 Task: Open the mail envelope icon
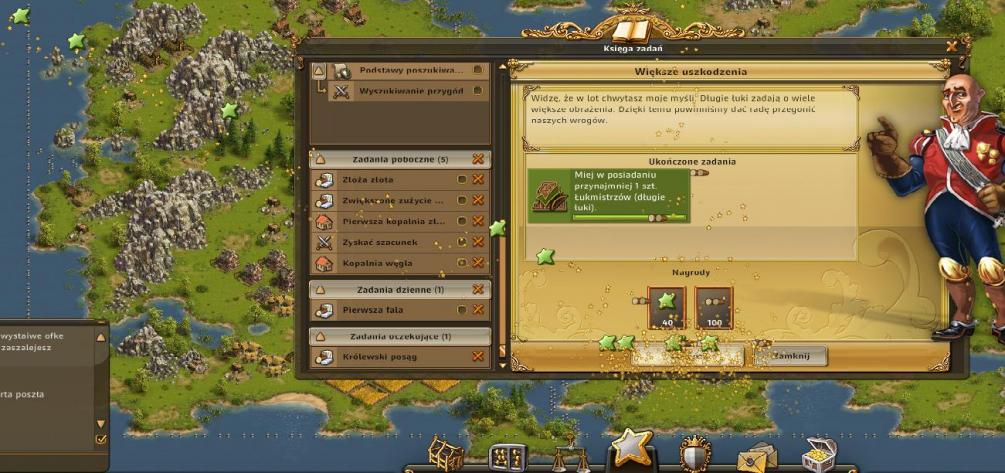point(756,457)
